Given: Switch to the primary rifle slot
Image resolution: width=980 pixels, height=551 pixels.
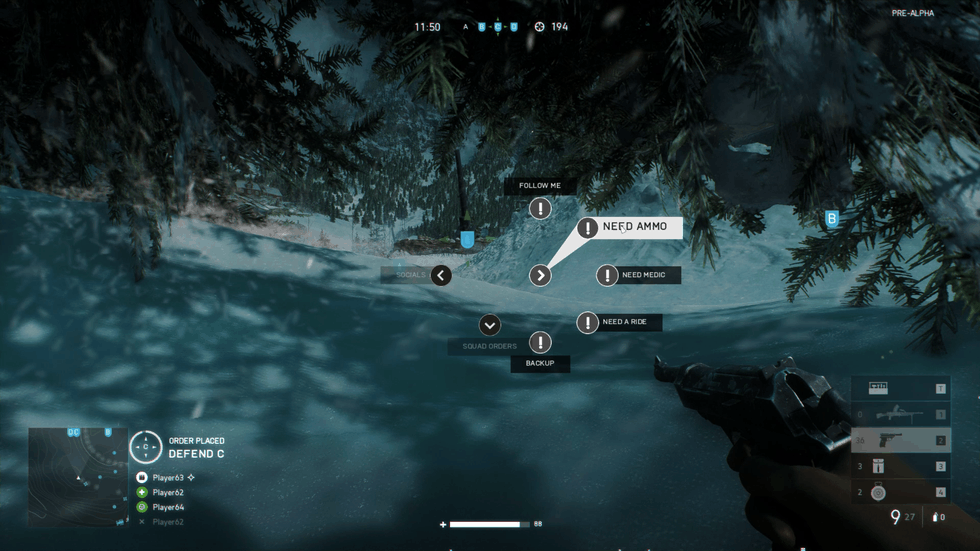Looking at the screenshot, I should (900, 414).
